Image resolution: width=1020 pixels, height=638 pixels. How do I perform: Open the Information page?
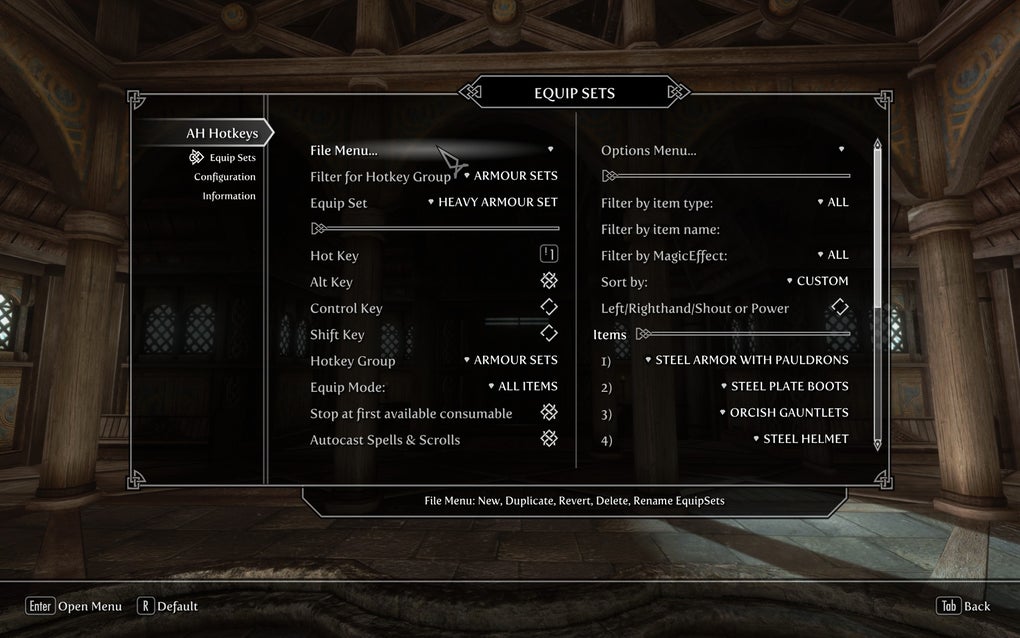229,196
